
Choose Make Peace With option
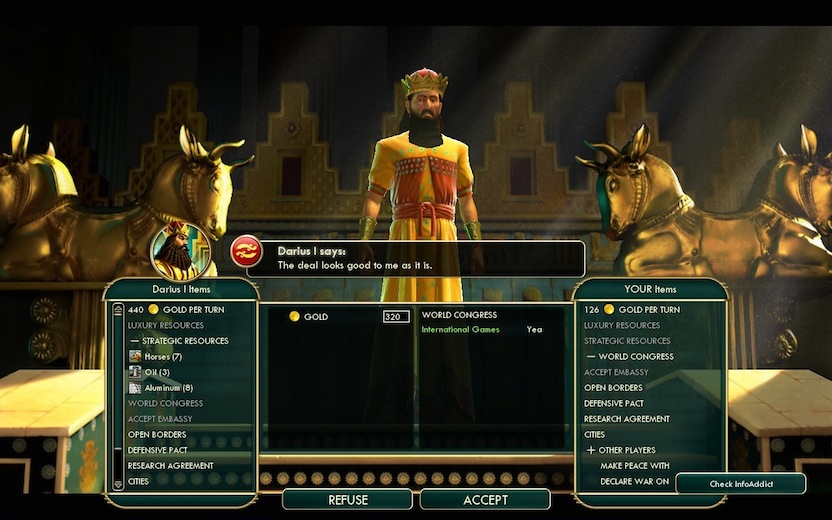(634, 466)
